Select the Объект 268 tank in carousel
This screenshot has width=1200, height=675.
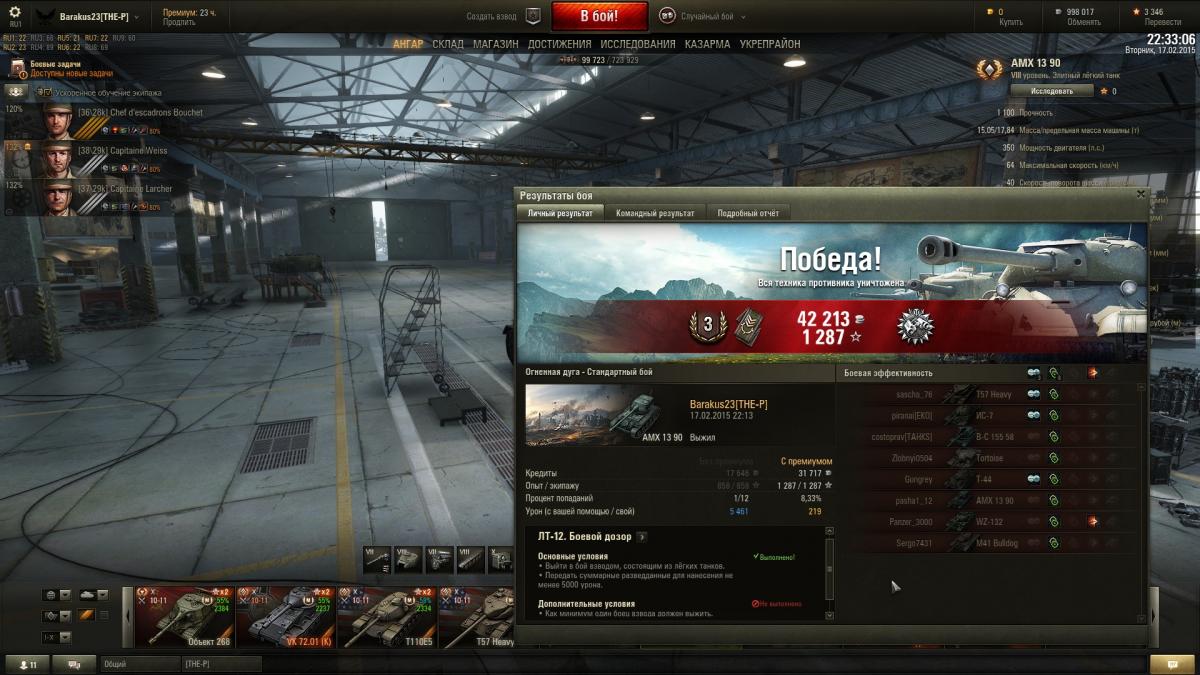(x=185, y=615)
